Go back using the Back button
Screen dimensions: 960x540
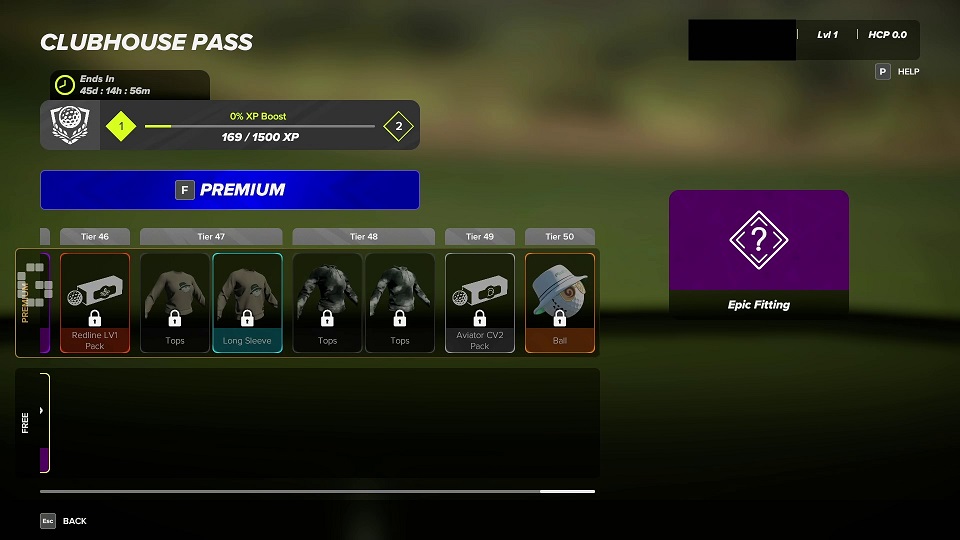(62, 521)
